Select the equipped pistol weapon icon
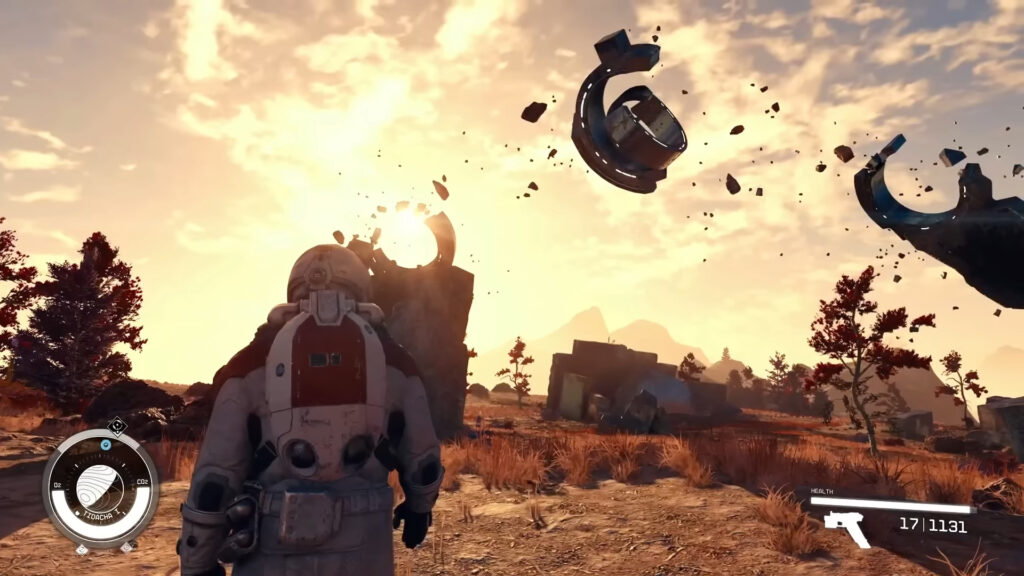This screenshot has height=576, width=1024. [x=845, y=527]
